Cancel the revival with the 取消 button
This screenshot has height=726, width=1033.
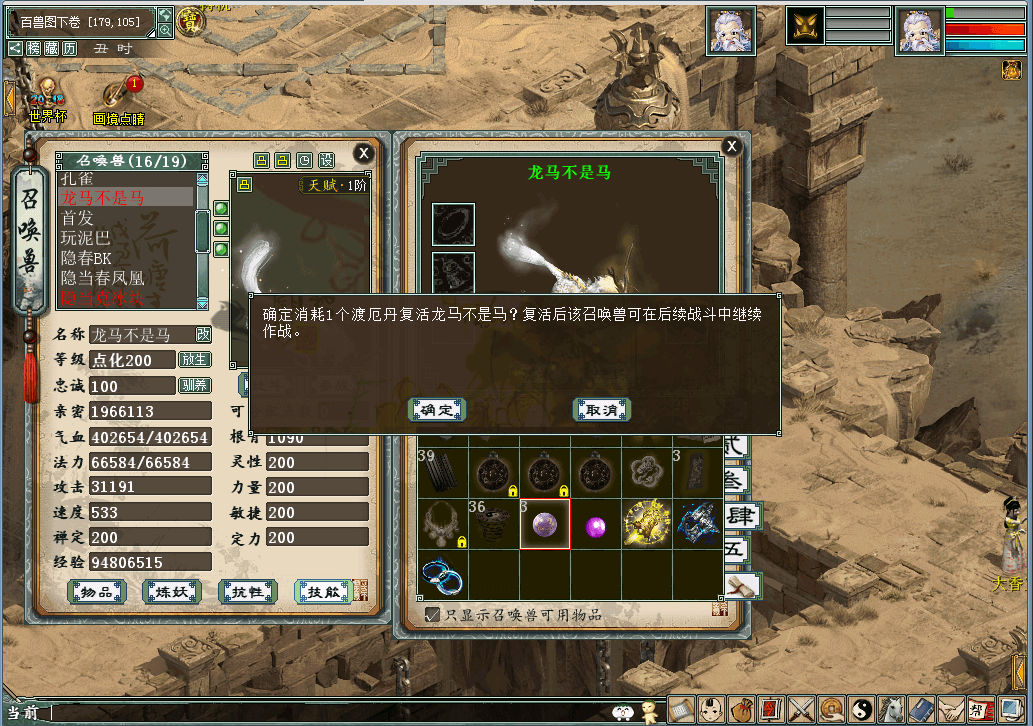[x=601, y=410]
